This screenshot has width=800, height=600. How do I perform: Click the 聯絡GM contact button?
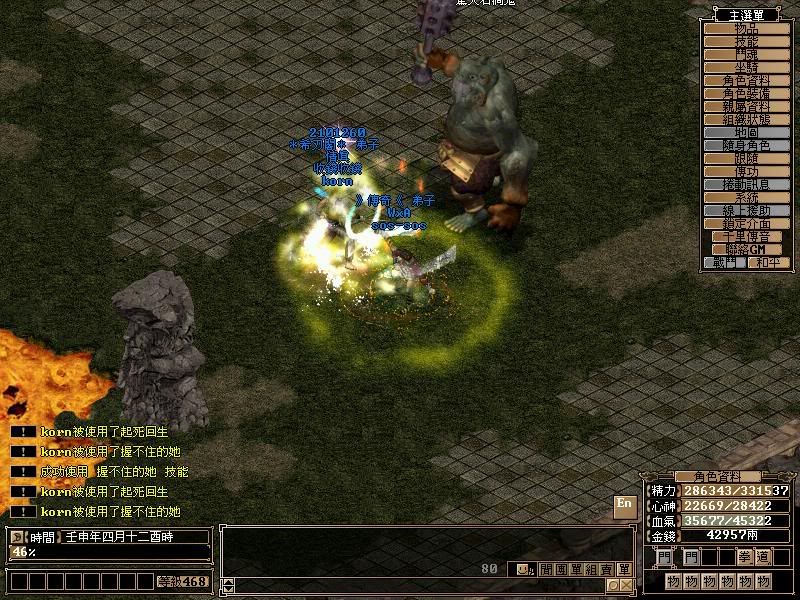748,249
